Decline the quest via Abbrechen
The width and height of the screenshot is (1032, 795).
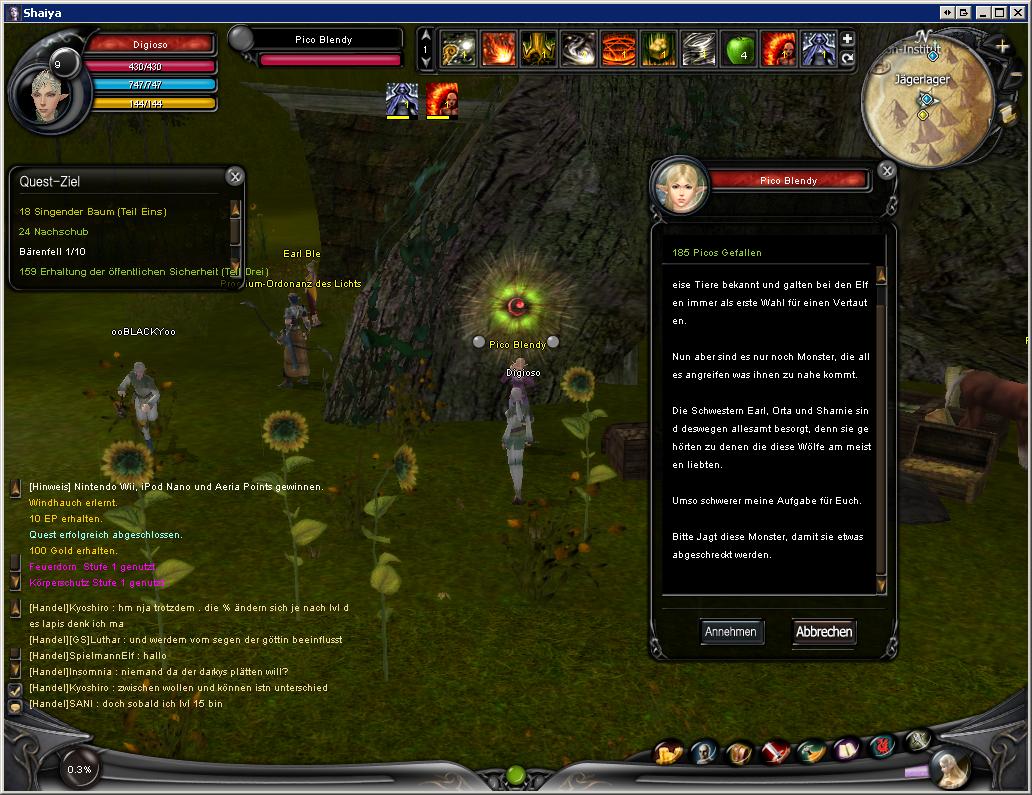tap(824, 632)
